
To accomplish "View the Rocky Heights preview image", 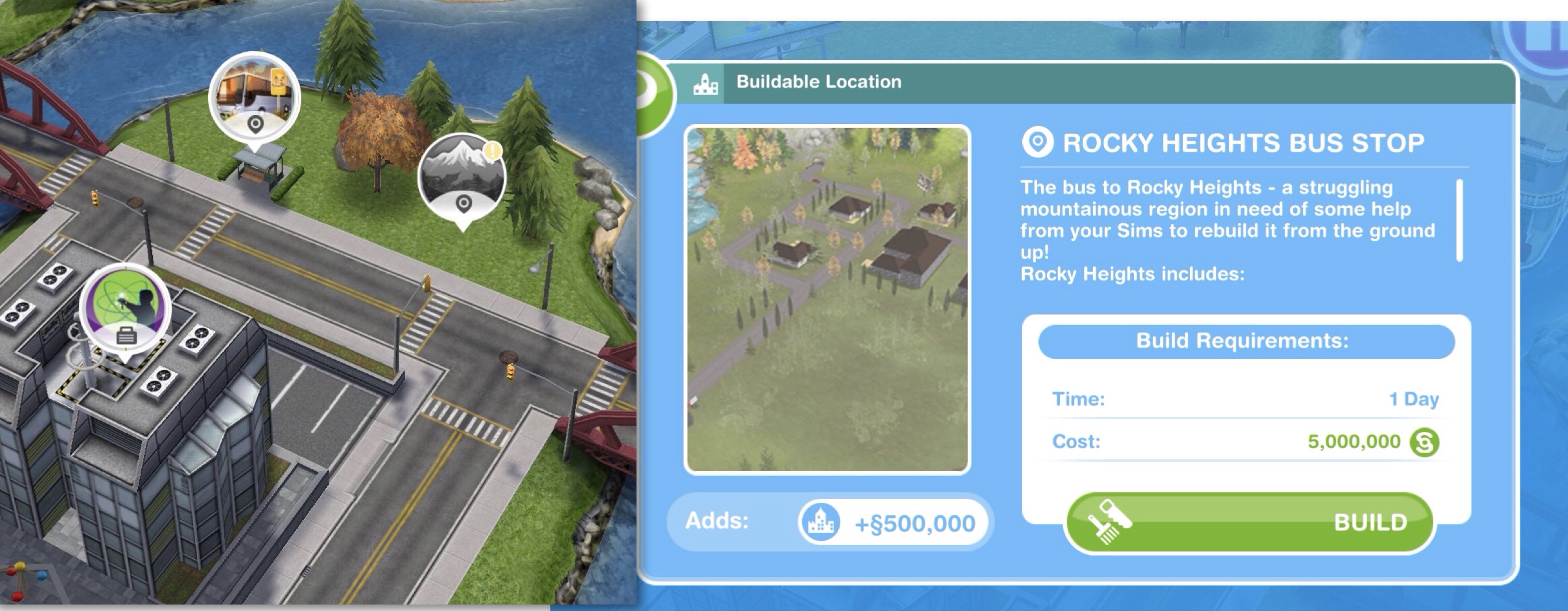I will 827,299.
